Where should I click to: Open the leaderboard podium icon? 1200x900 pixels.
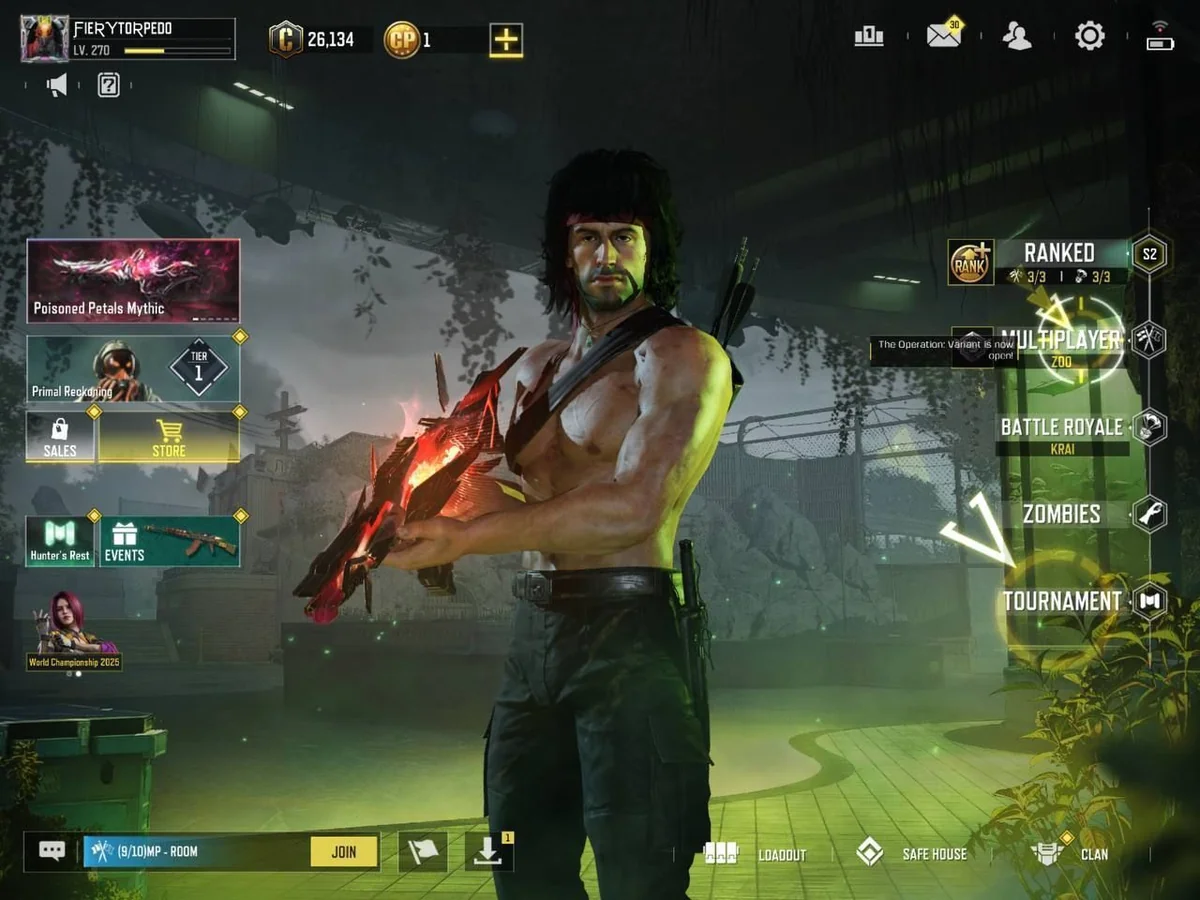coord(869,37)
